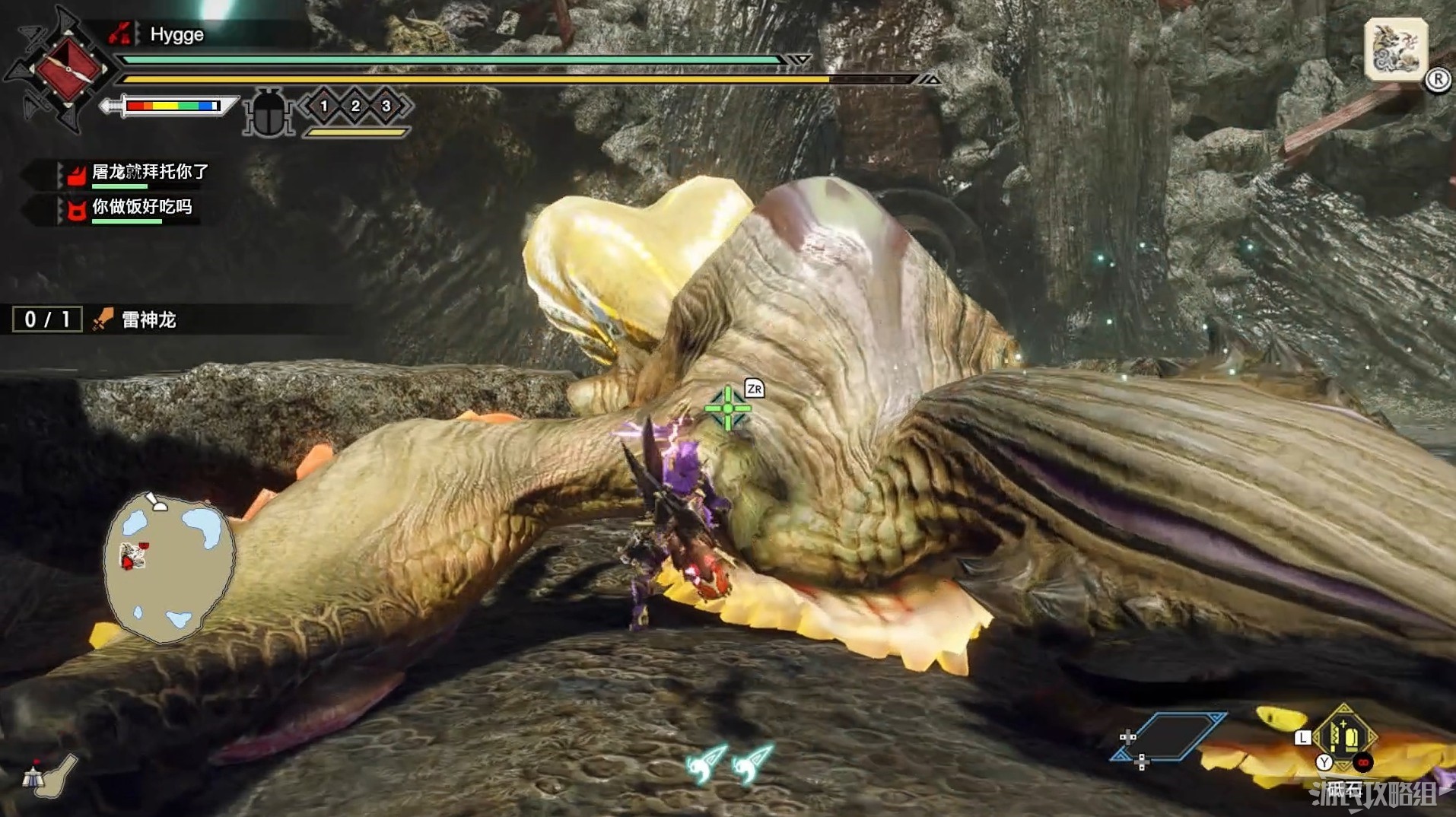This screenshot has width=1456, height=817.
Task: Select party member 你做饭好吃吗
Action: tap(141, 207)
